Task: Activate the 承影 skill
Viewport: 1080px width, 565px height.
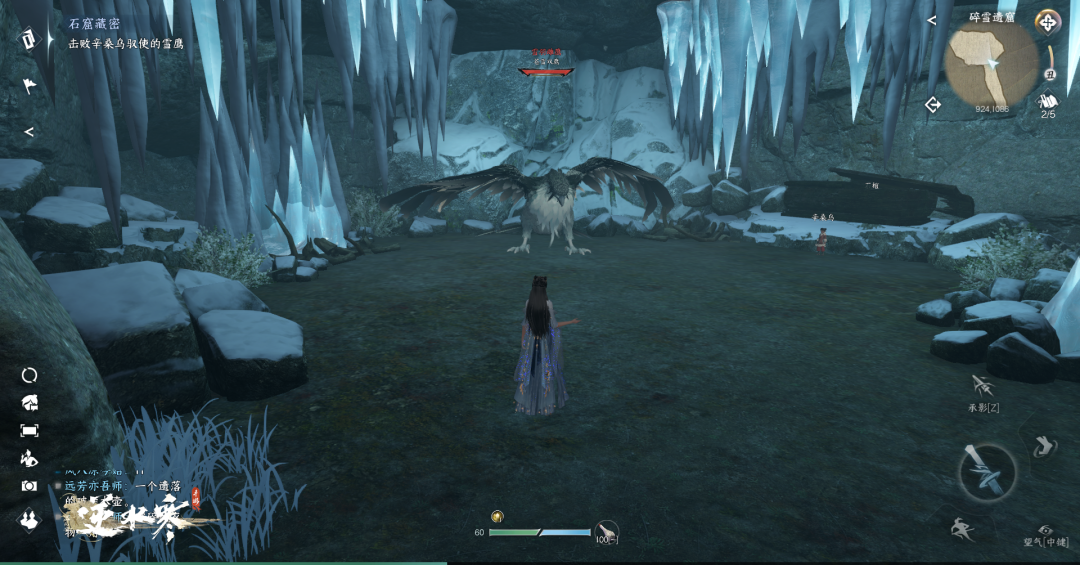Action: click(x=982, y=387)
